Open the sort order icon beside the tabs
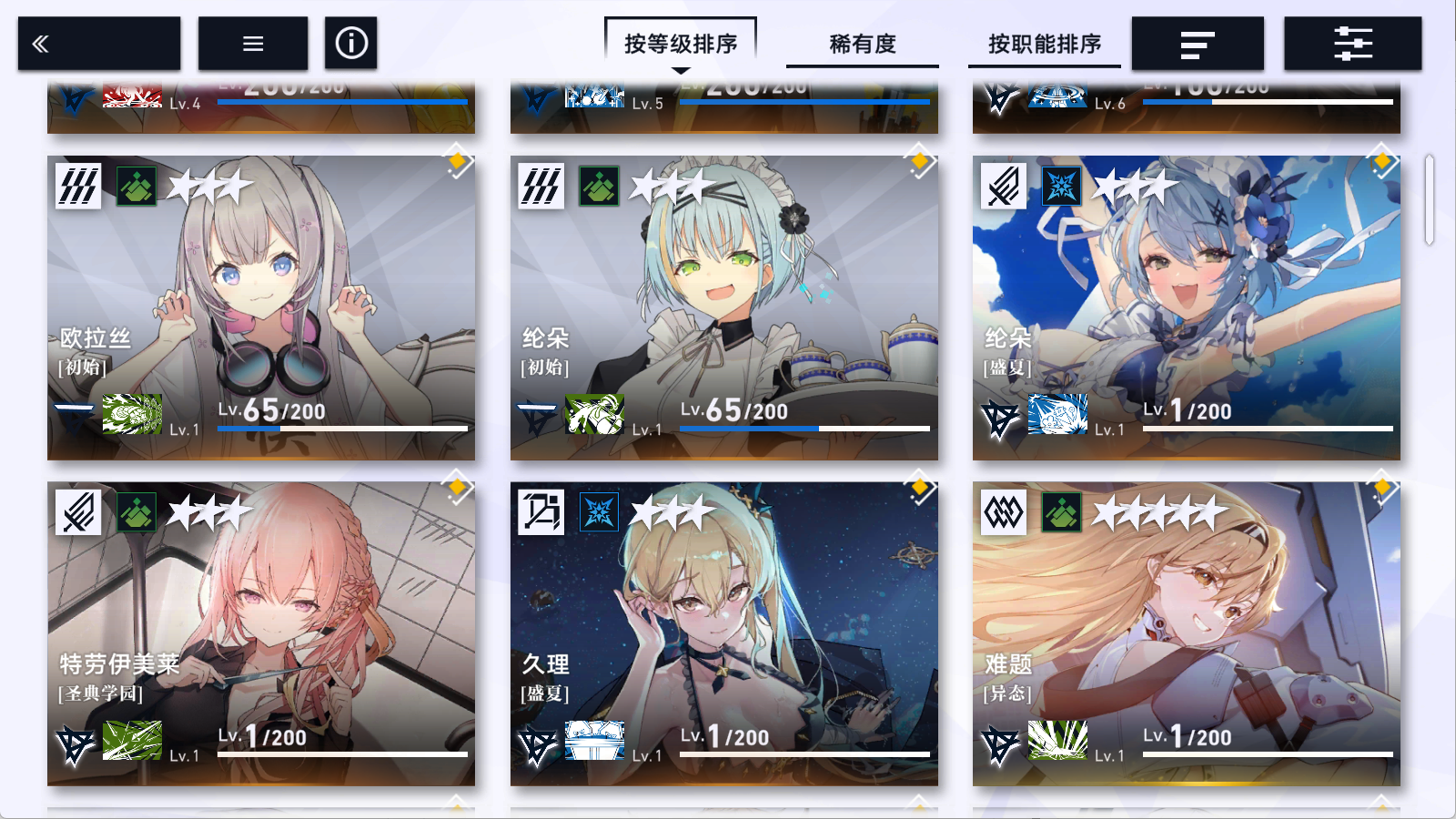The image size is (1456, 819). pyautogui.click(x=1197, y=42)
